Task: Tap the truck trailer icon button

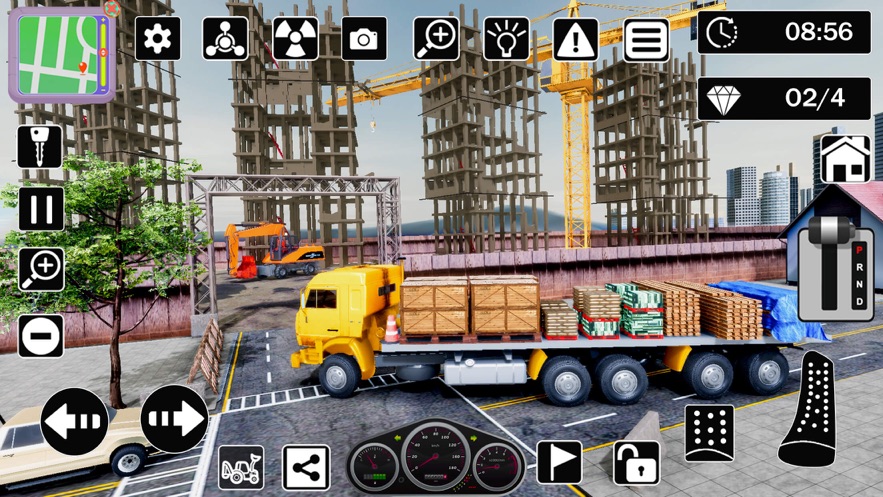Action: pyautogui.click(x=241, y=467)
